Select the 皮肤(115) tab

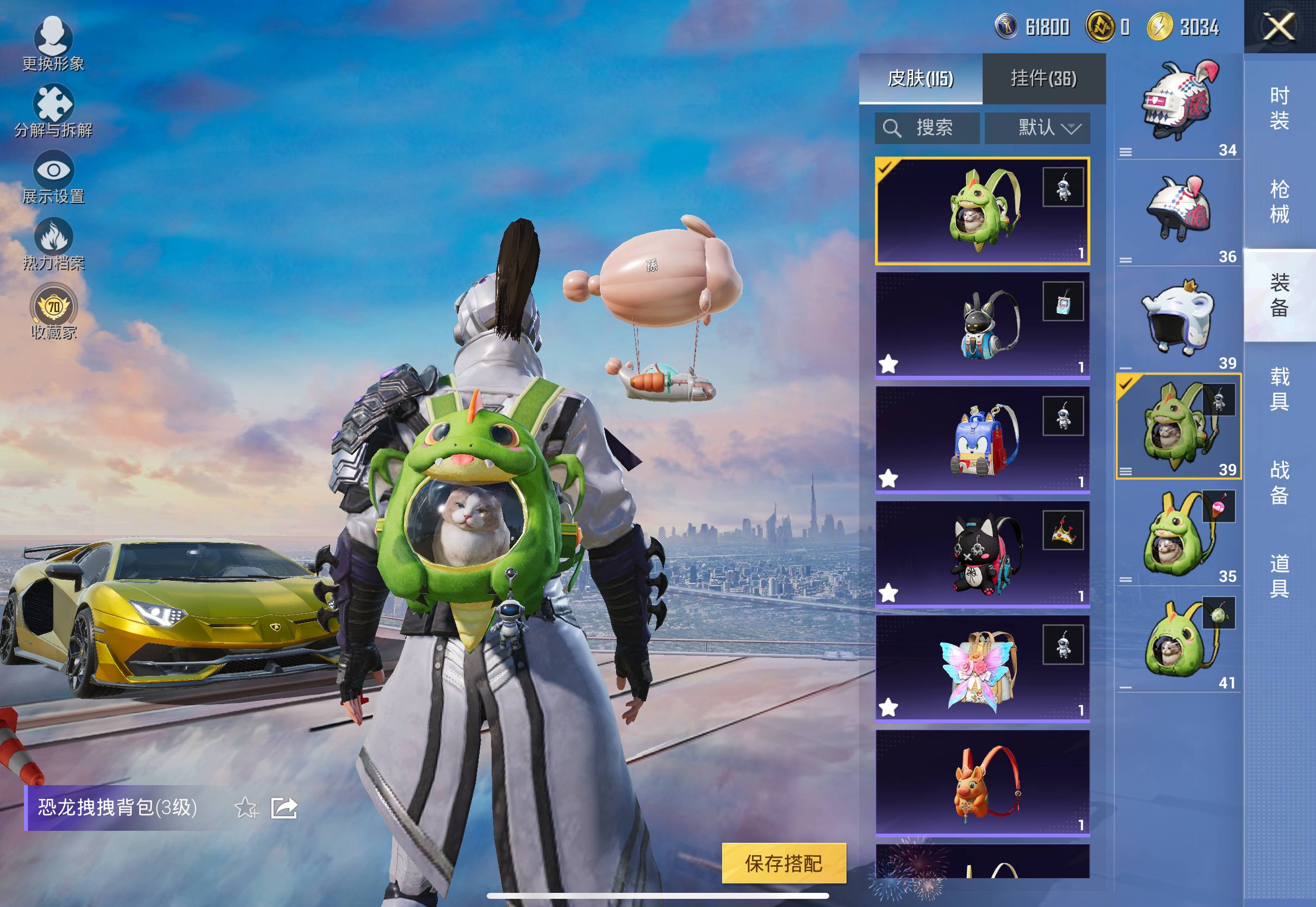pyautogui.click(x=921, y=78)
